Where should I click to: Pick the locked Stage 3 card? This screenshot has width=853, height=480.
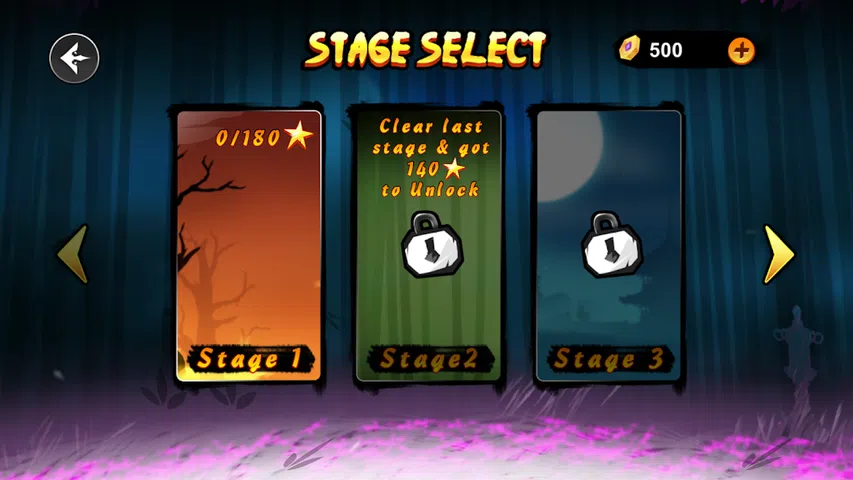coord(609,245)
